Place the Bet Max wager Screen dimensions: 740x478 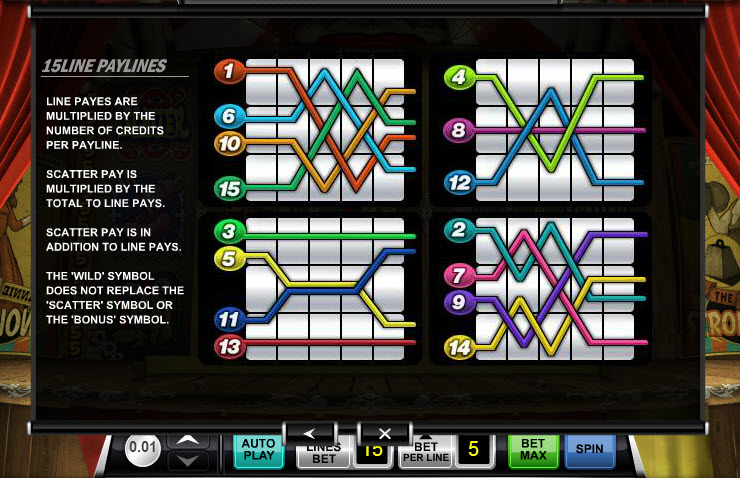click(533, 451)
